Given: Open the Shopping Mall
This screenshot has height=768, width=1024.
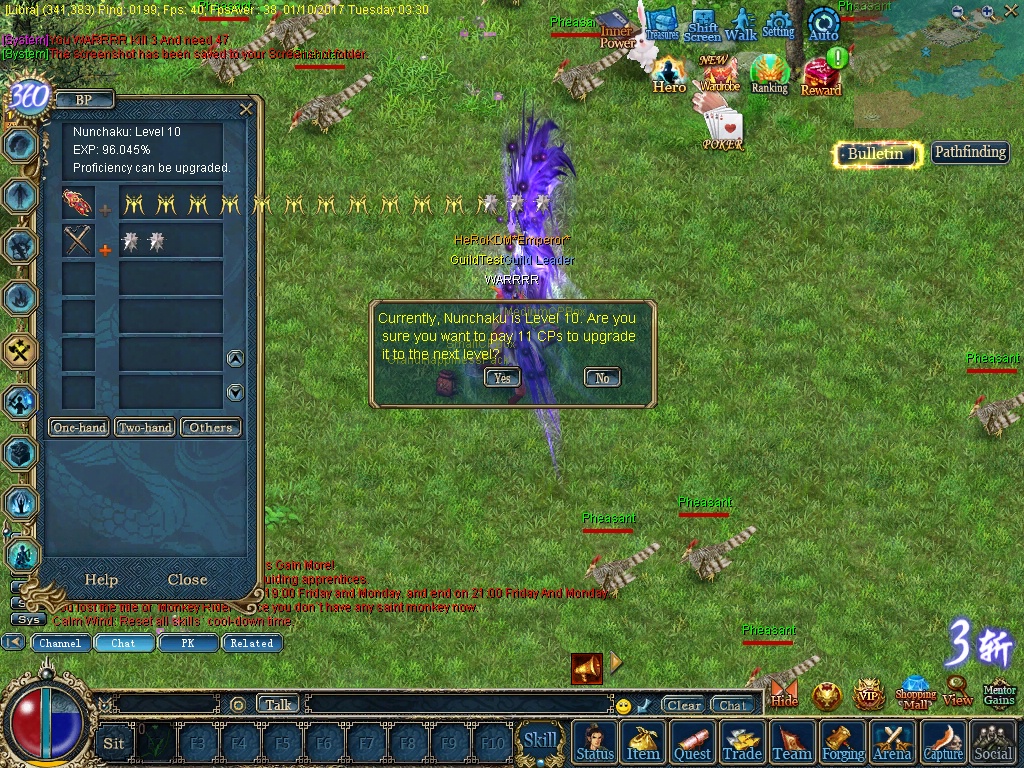Looking at the screenshot, I should tap(915, 692).
